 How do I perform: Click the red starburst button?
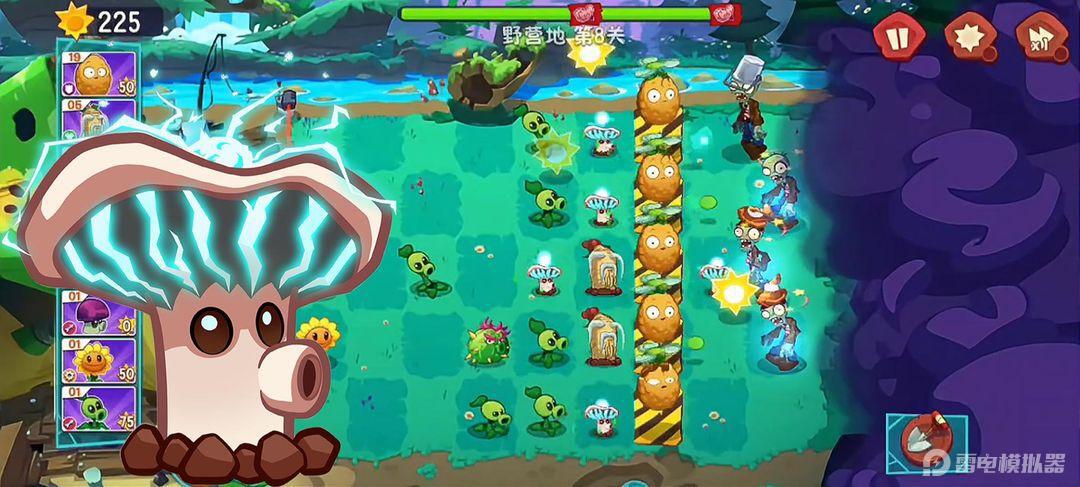click(967, 38)
